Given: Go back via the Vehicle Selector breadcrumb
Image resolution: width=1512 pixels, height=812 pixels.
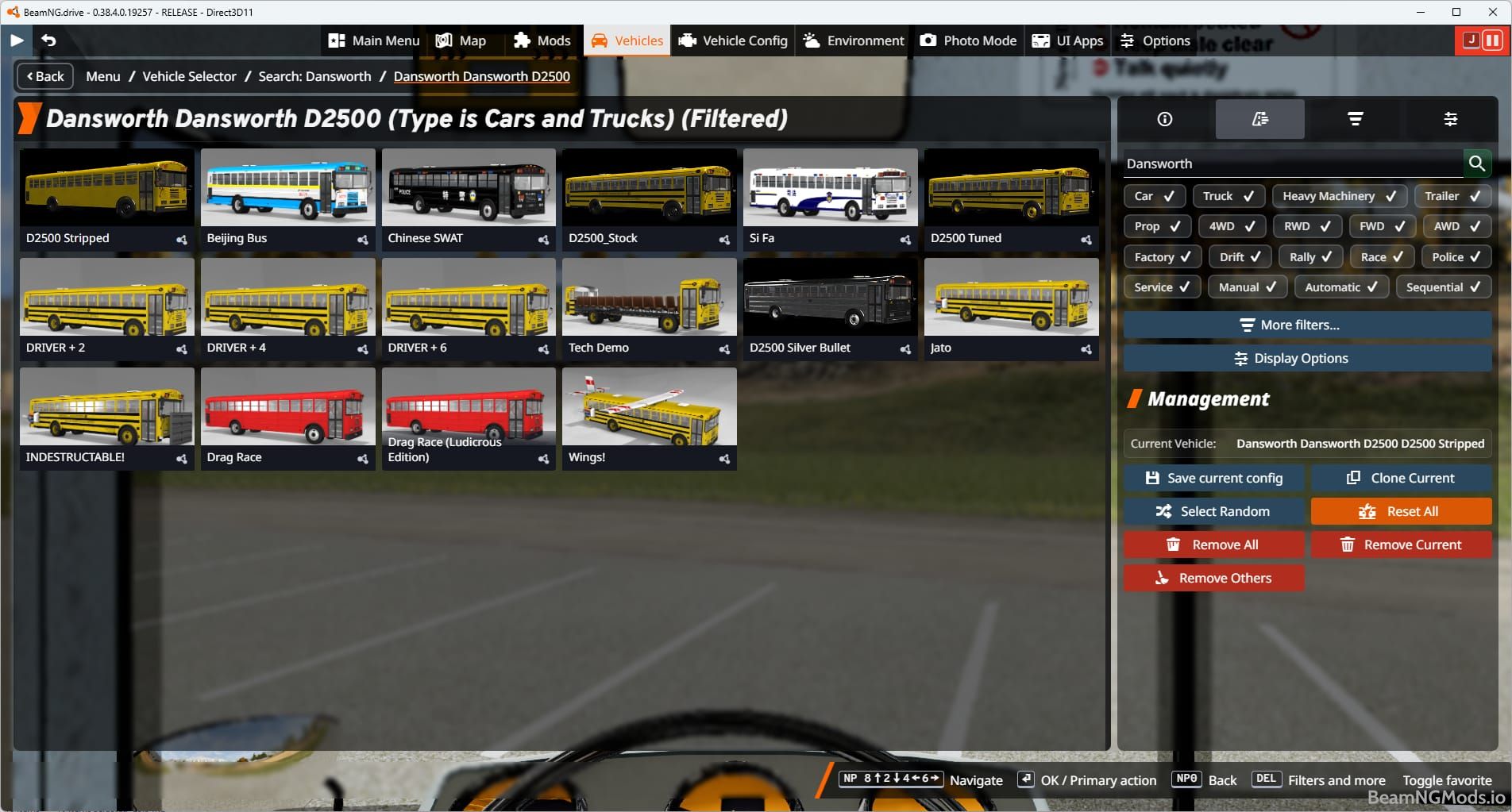Looking at the screenshot, I should (189, 76).
